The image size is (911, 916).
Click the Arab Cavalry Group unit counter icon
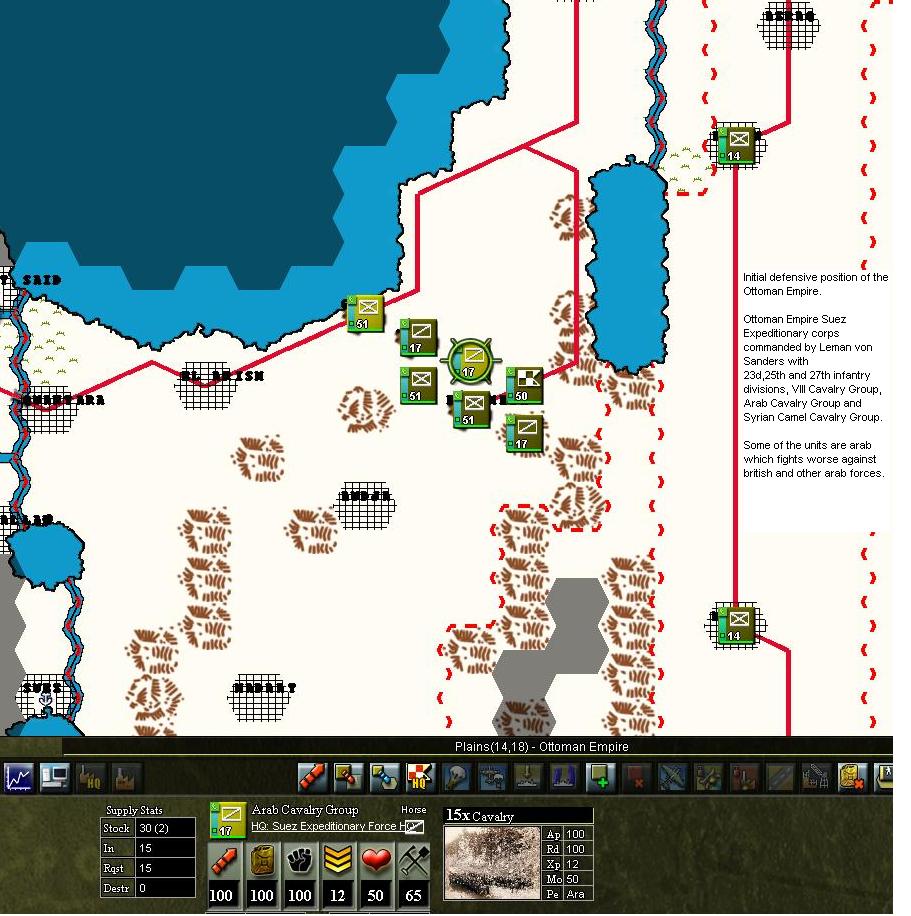(227, 819)
